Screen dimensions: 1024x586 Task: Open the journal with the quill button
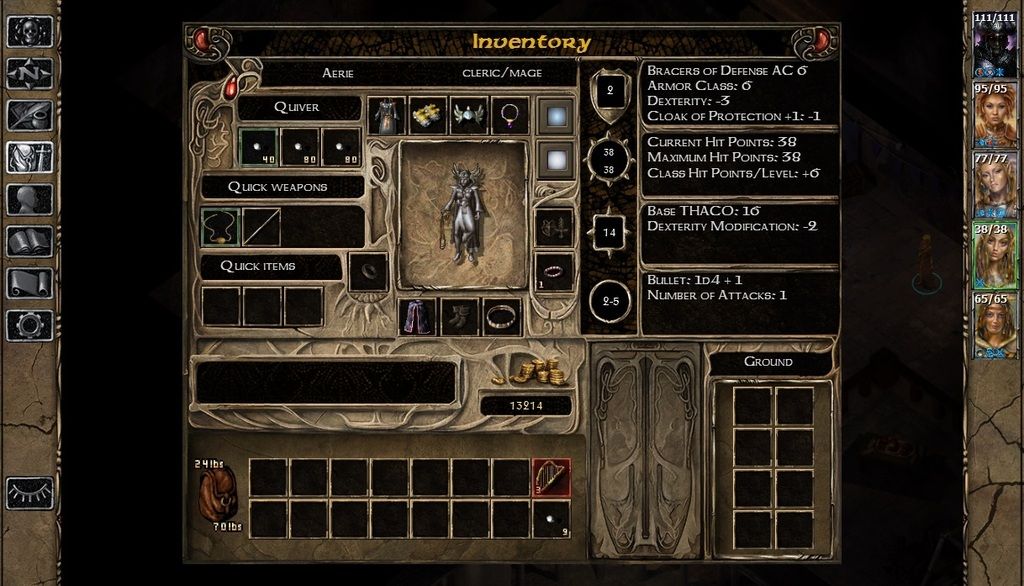pyautogui.click(x=29, y=115)
